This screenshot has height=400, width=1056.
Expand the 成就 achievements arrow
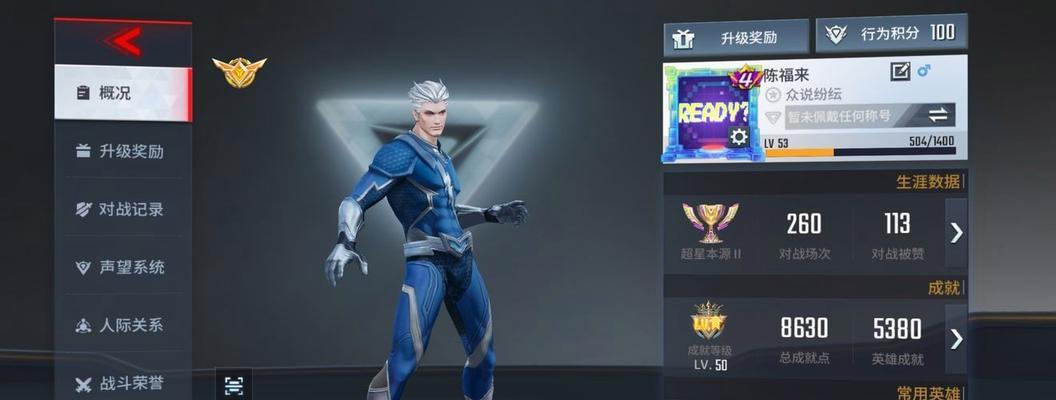[x=956, y=338]
